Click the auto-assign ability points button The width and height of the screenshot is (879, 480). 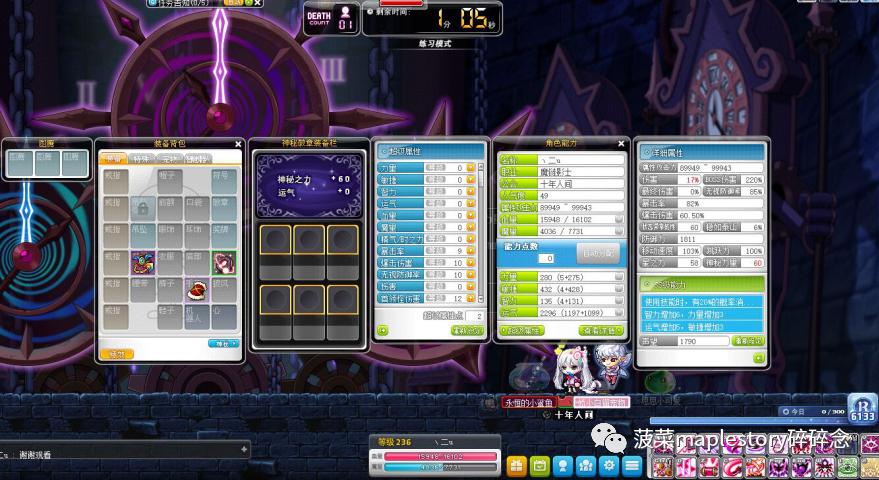[597, 253]
